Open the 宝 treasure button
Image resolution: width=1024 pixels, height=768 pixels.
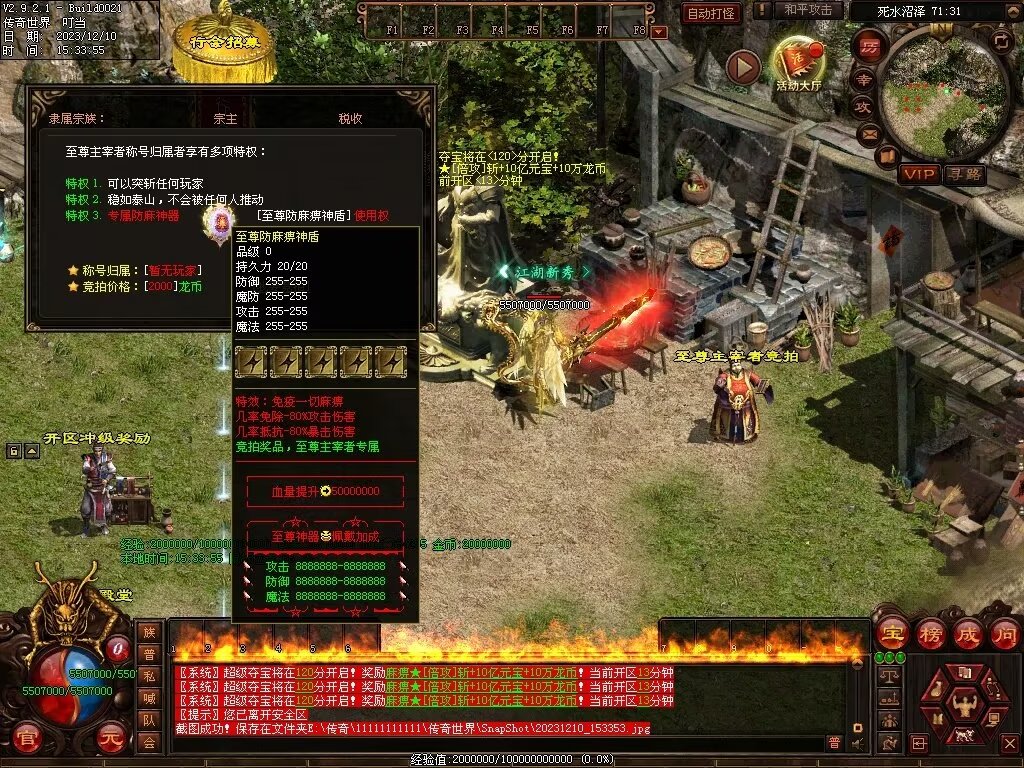(891, 633)
